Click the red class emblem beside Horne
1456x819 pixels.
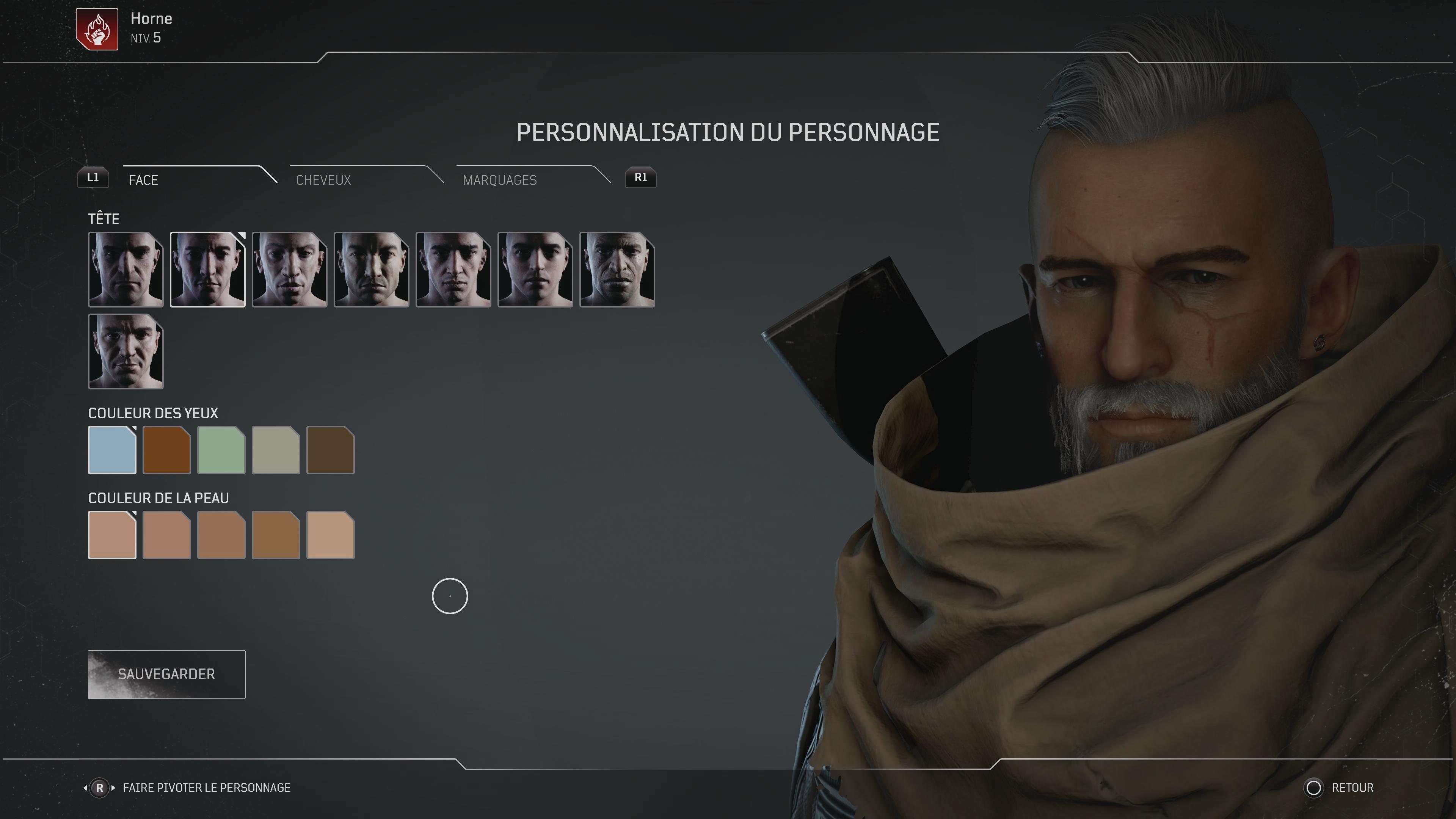pos(97,30)
